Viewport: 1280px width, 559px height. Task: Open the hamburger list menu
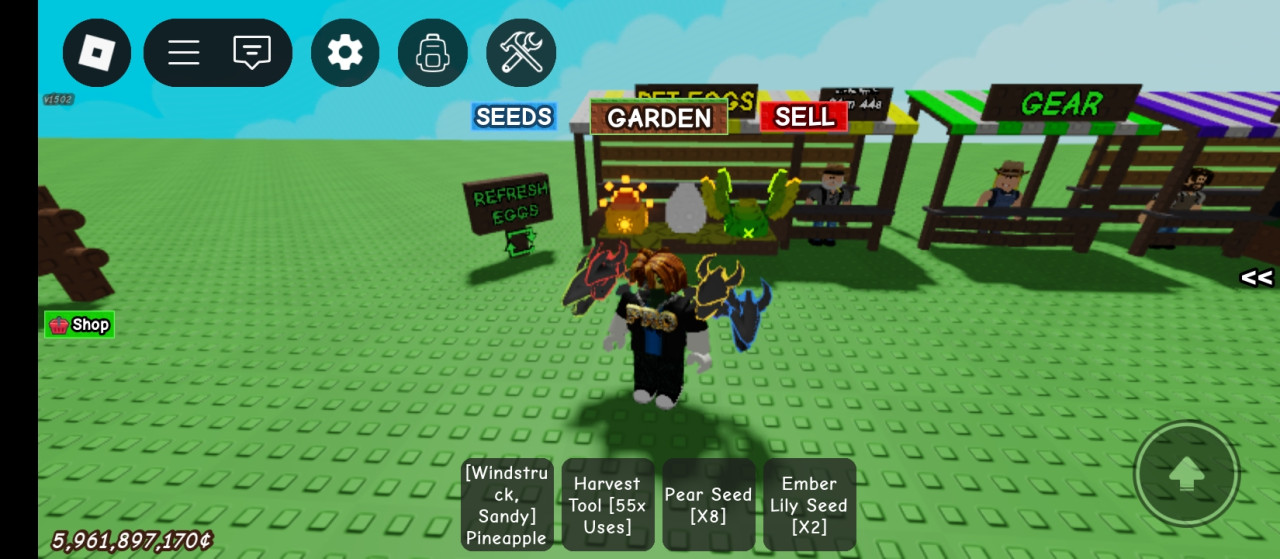click(184, 53)
